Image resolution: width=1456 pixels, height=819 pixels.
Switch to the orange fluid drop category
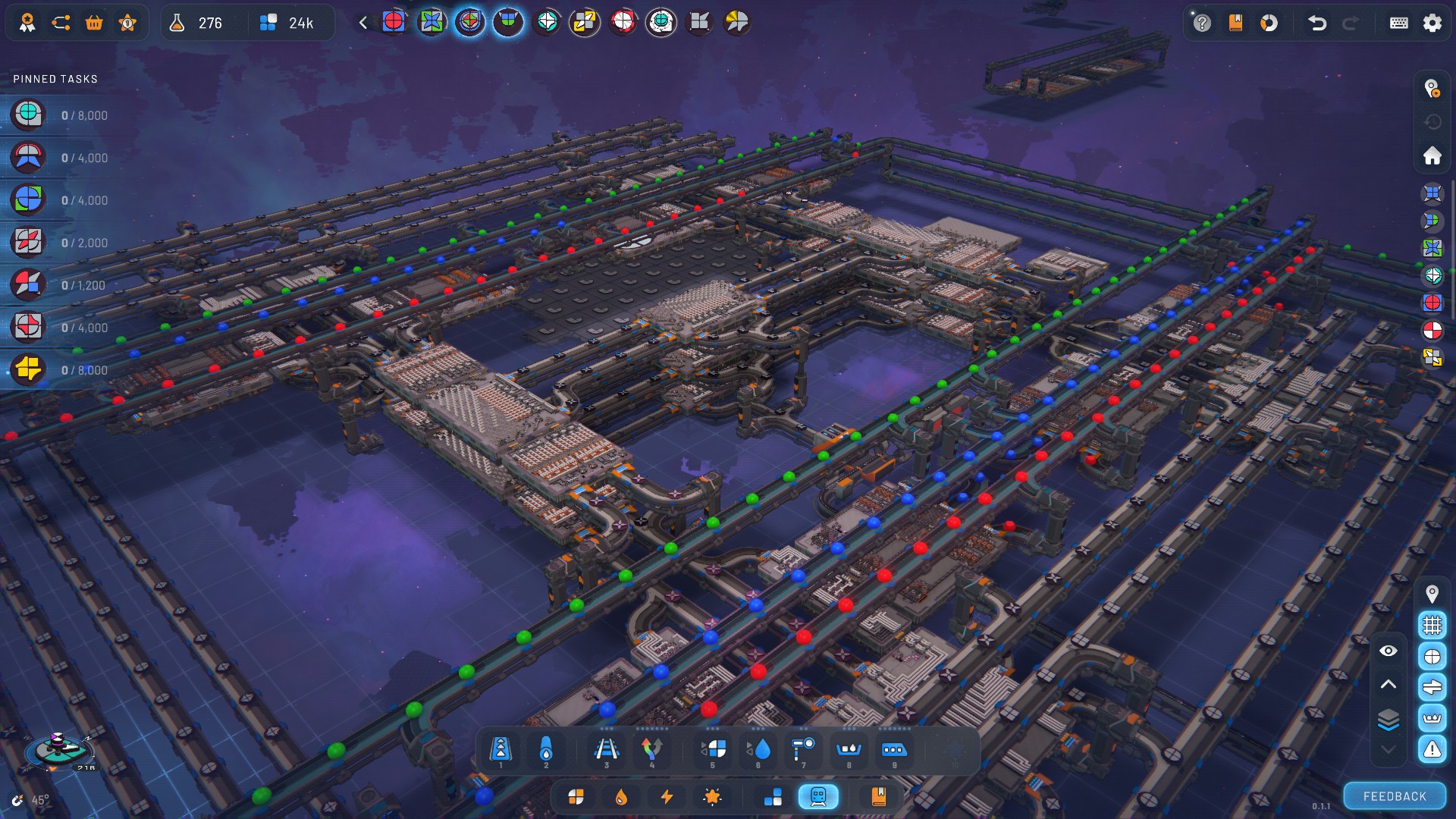[x=621, y=796]
